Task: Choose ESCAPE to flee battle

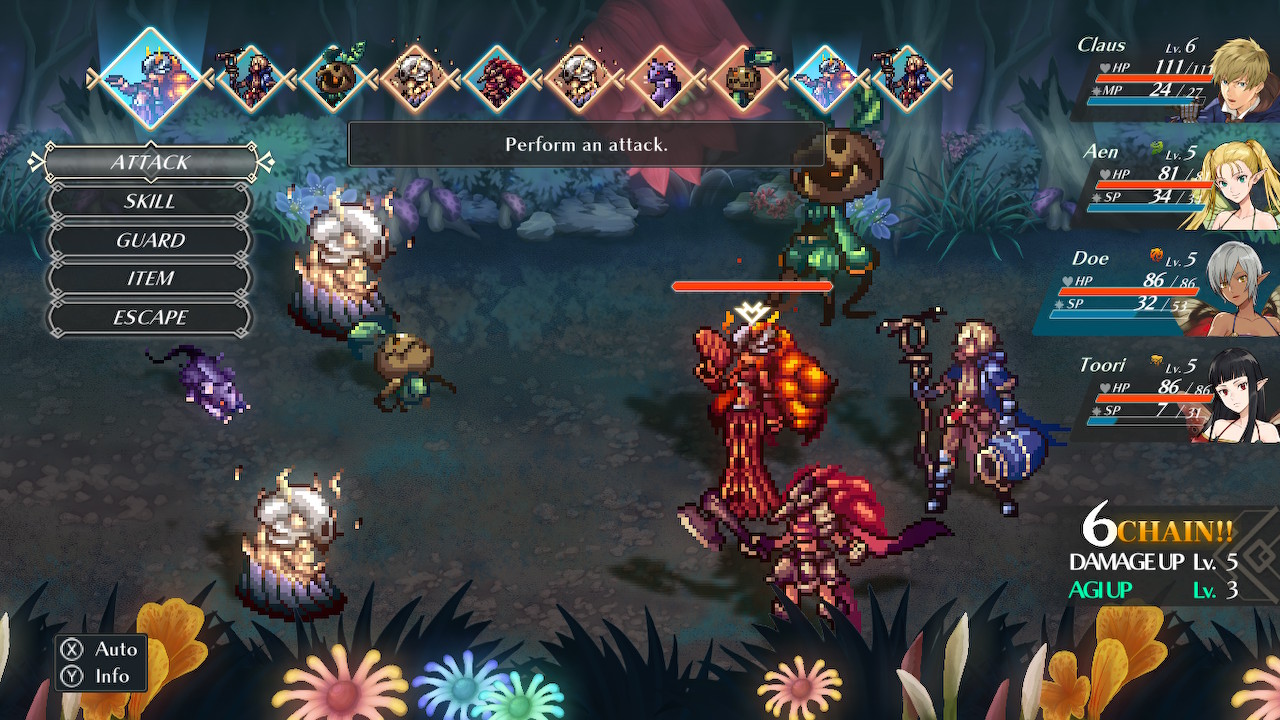Action: [150, 318]
